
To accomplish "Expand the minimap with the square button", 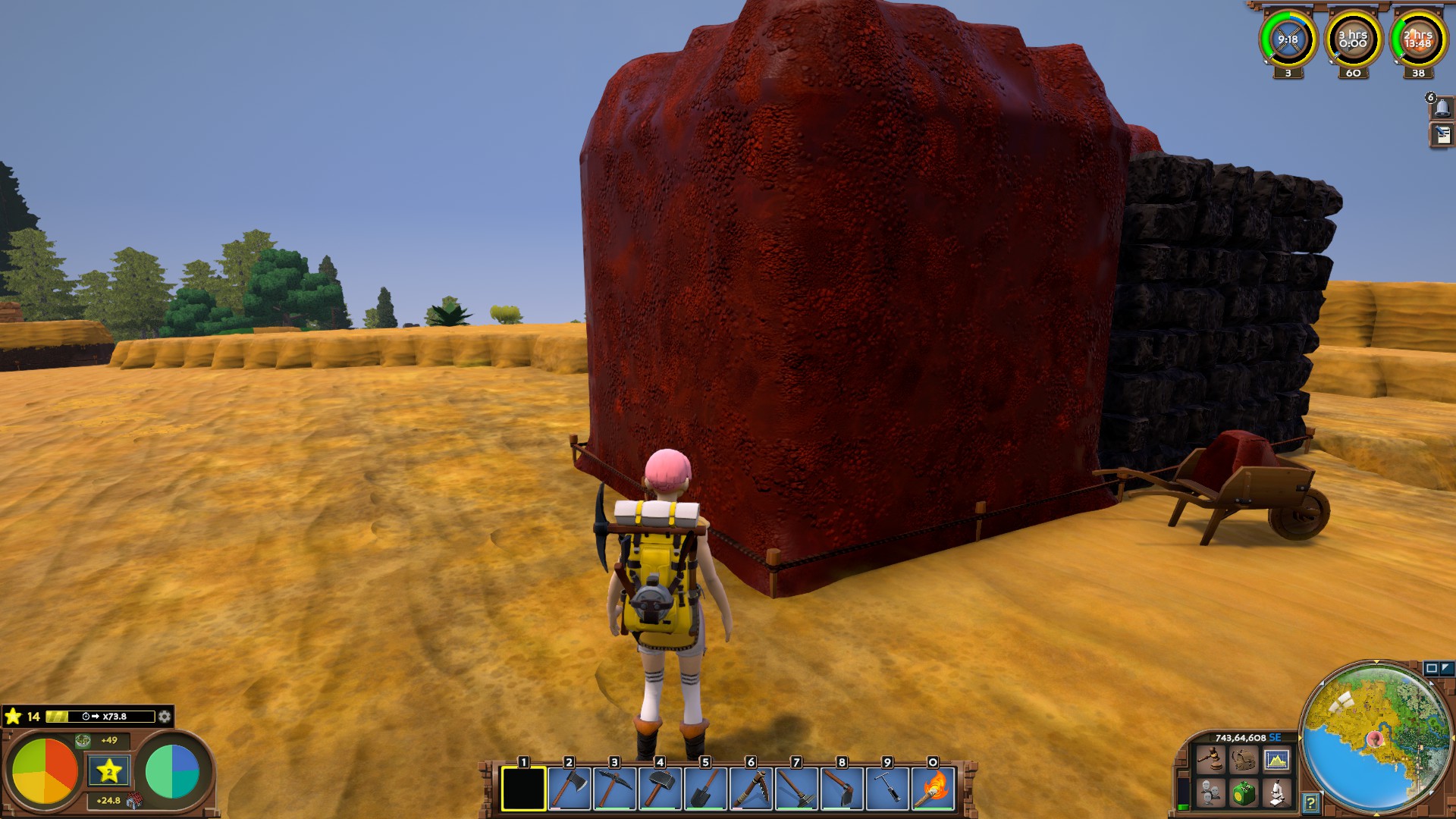I will (x=1431, y=668).
